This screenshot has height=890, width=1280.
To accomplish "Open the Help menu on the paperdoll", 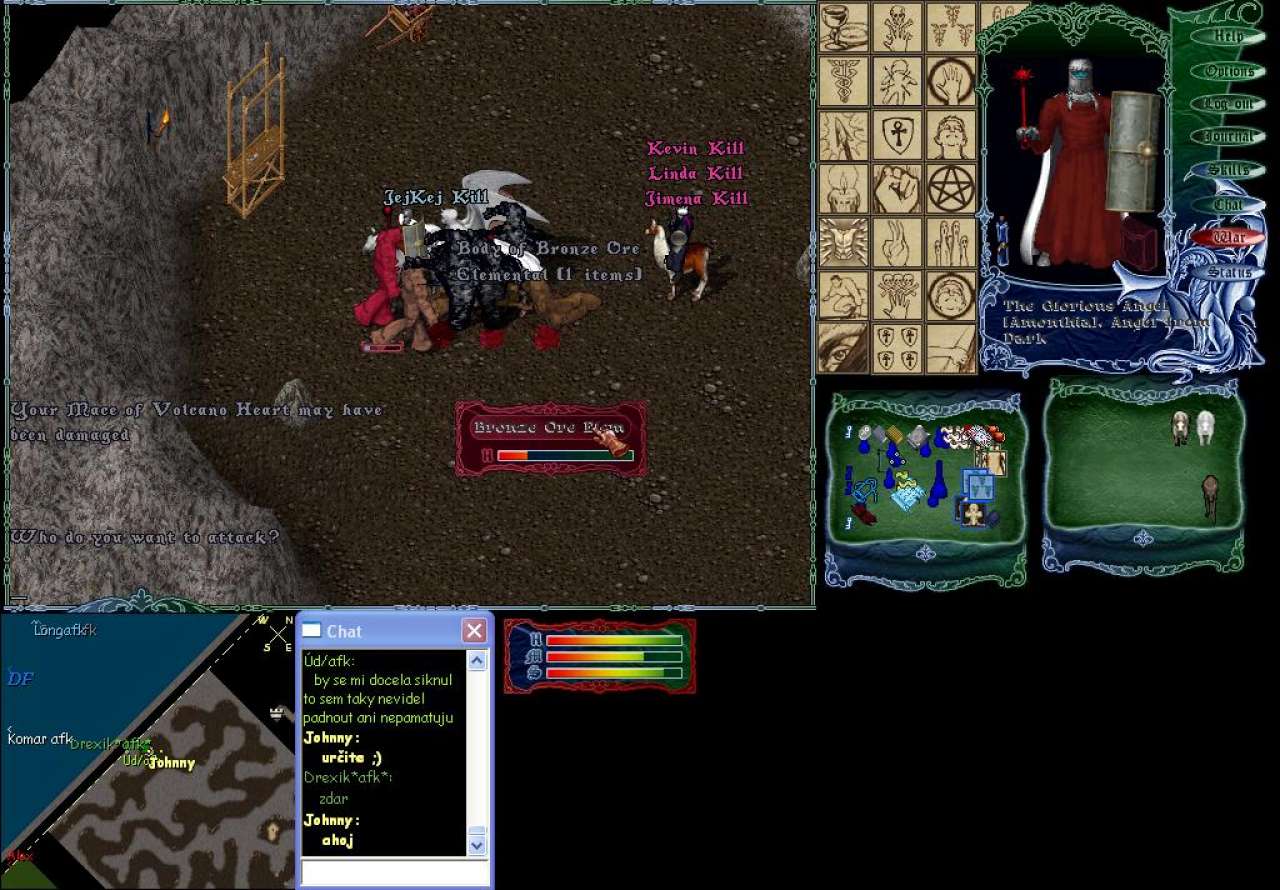I will pos(1228,36).
